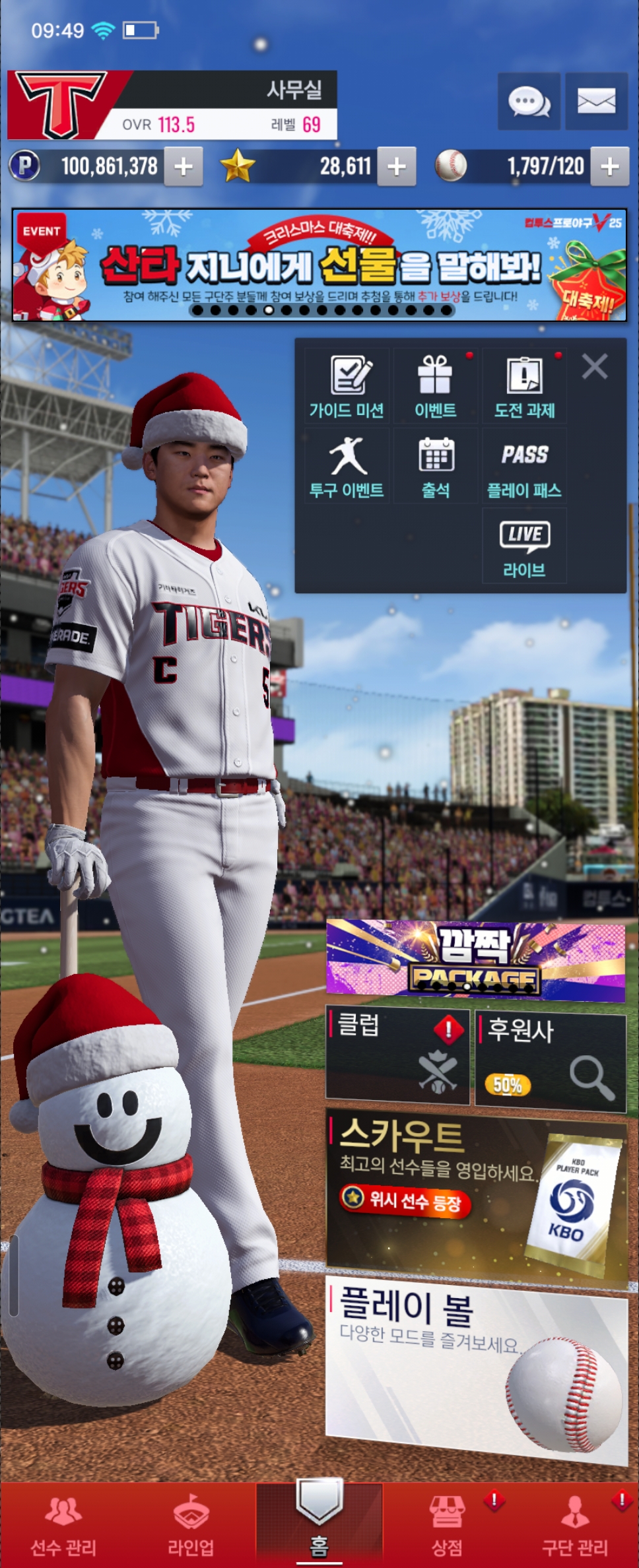Add more baseballs with plus button
The width and height of the screenshot is (639, 1568).
pyautogui.click(x=609, y=166)
